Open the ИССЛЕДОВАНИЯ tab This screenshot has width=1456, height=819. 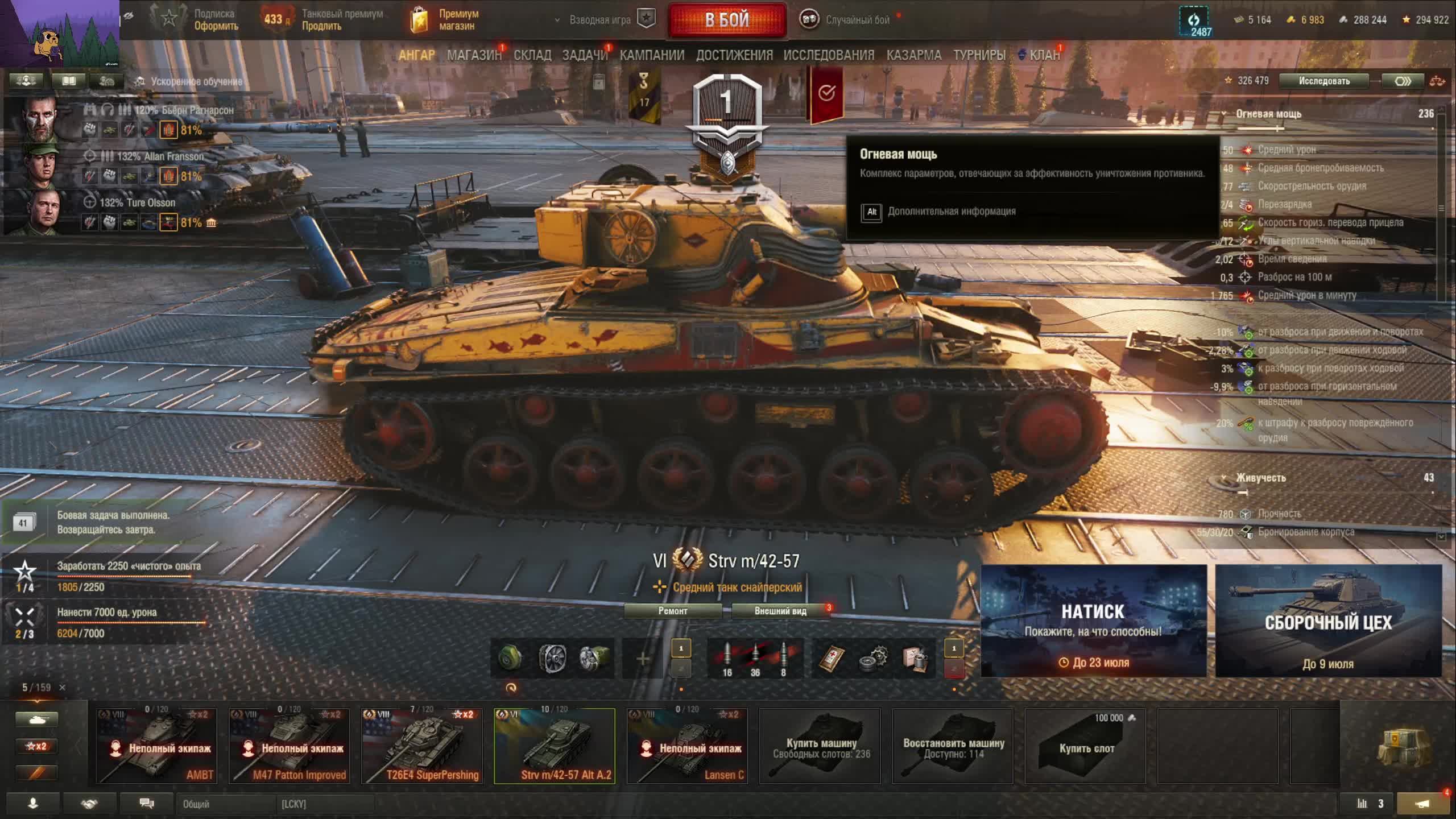coord(829,55)
